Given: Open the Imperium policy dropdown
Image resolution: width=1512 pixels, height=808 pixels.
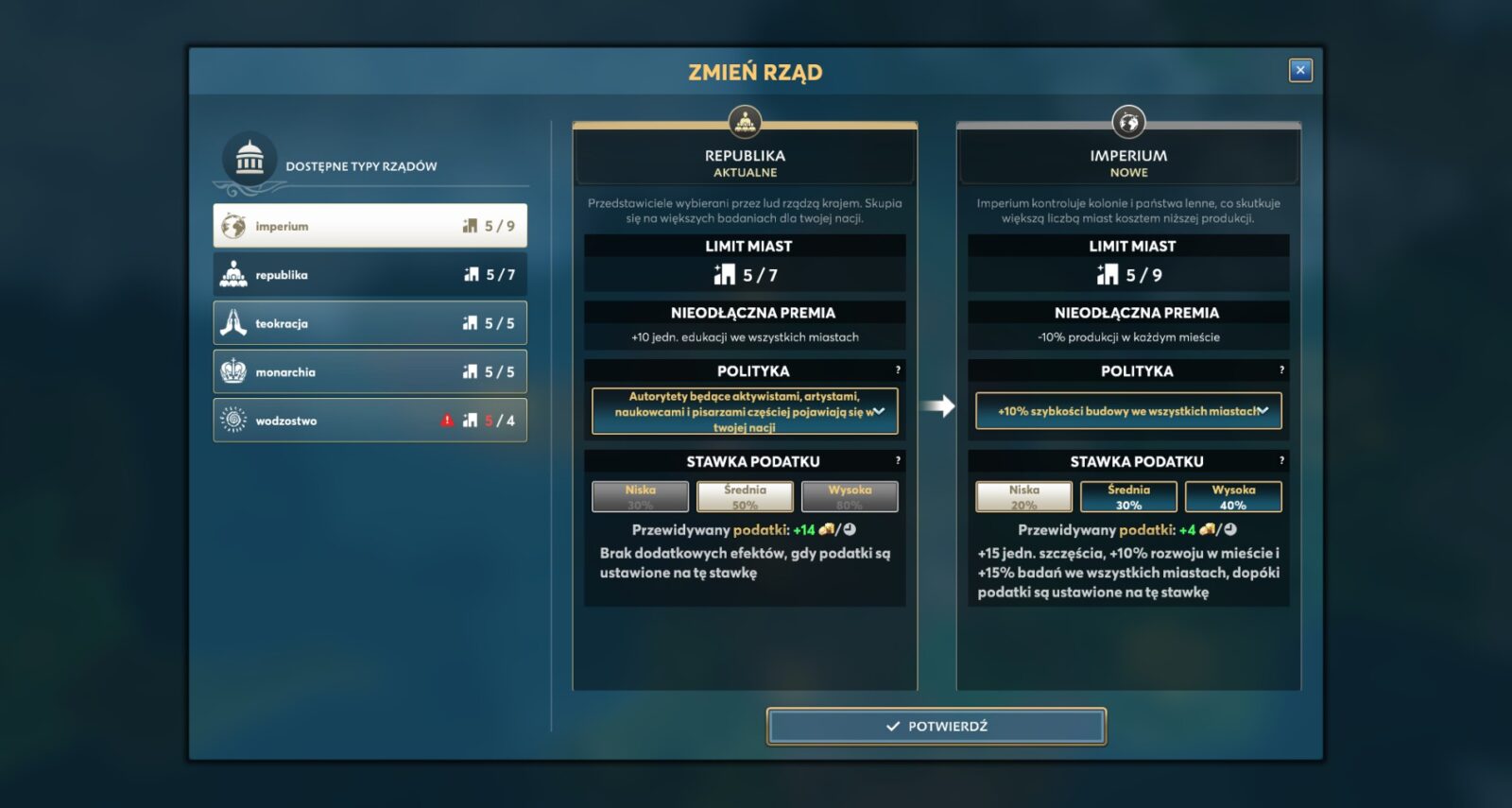Looking at the screenshot, I should (1128, 411).
